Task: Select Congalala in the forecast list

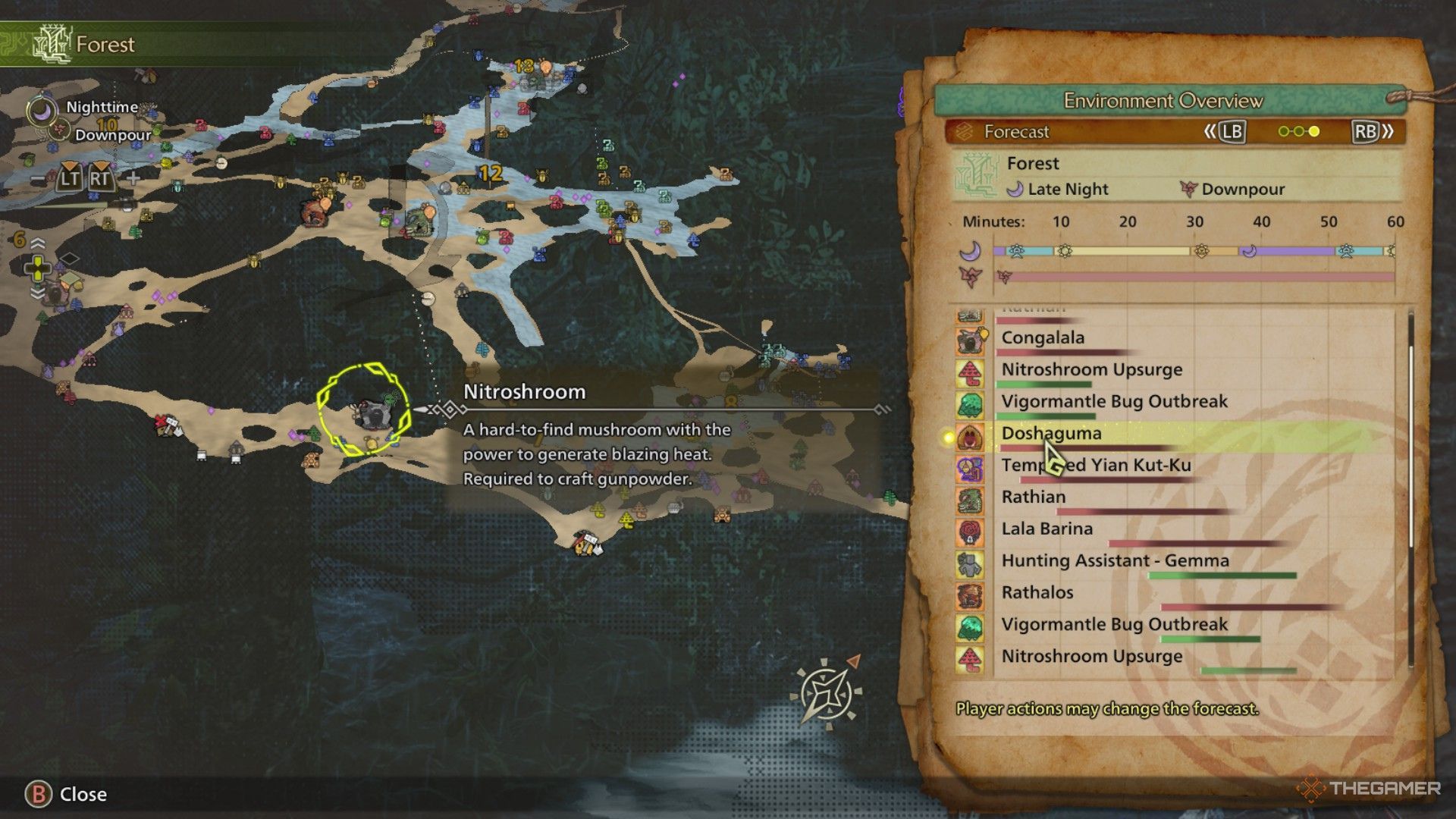Action: click(1043, 338)
